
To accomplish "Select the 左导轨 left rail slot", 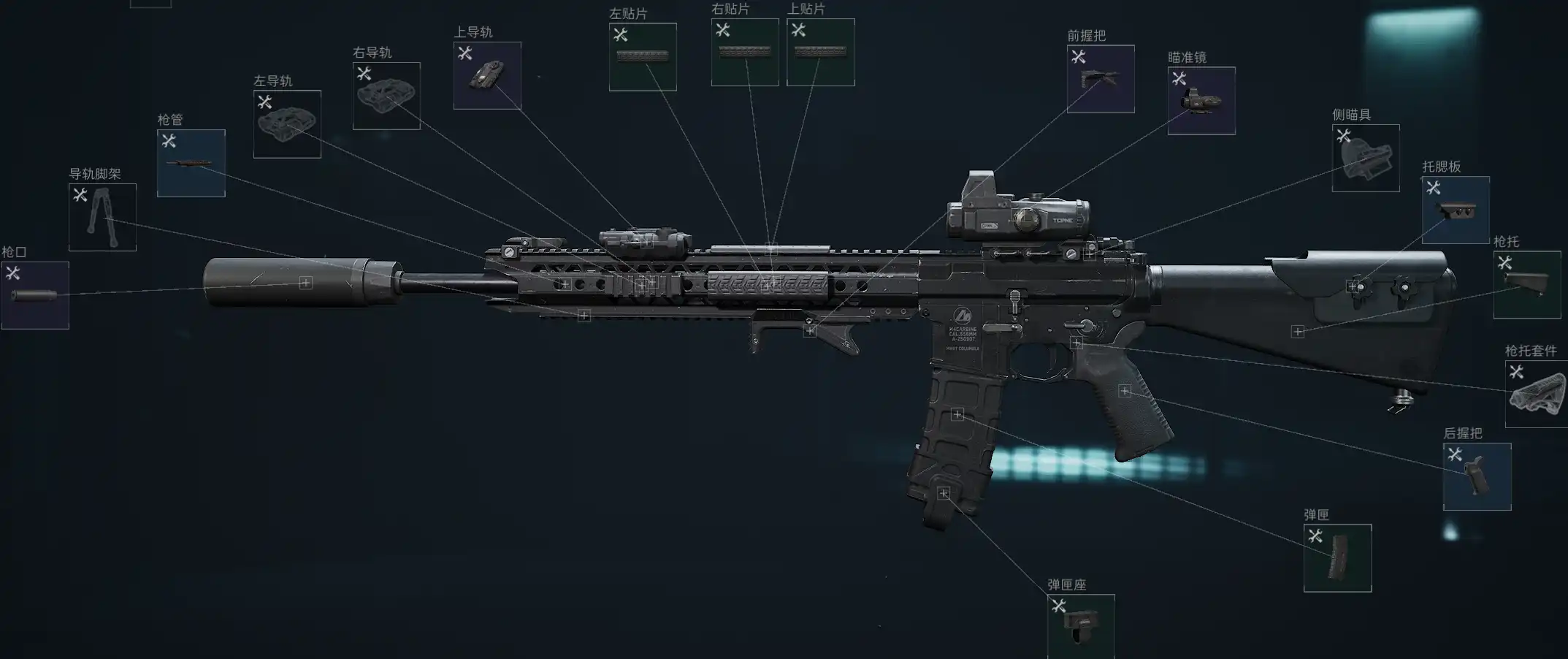I will tap(287, 124).
